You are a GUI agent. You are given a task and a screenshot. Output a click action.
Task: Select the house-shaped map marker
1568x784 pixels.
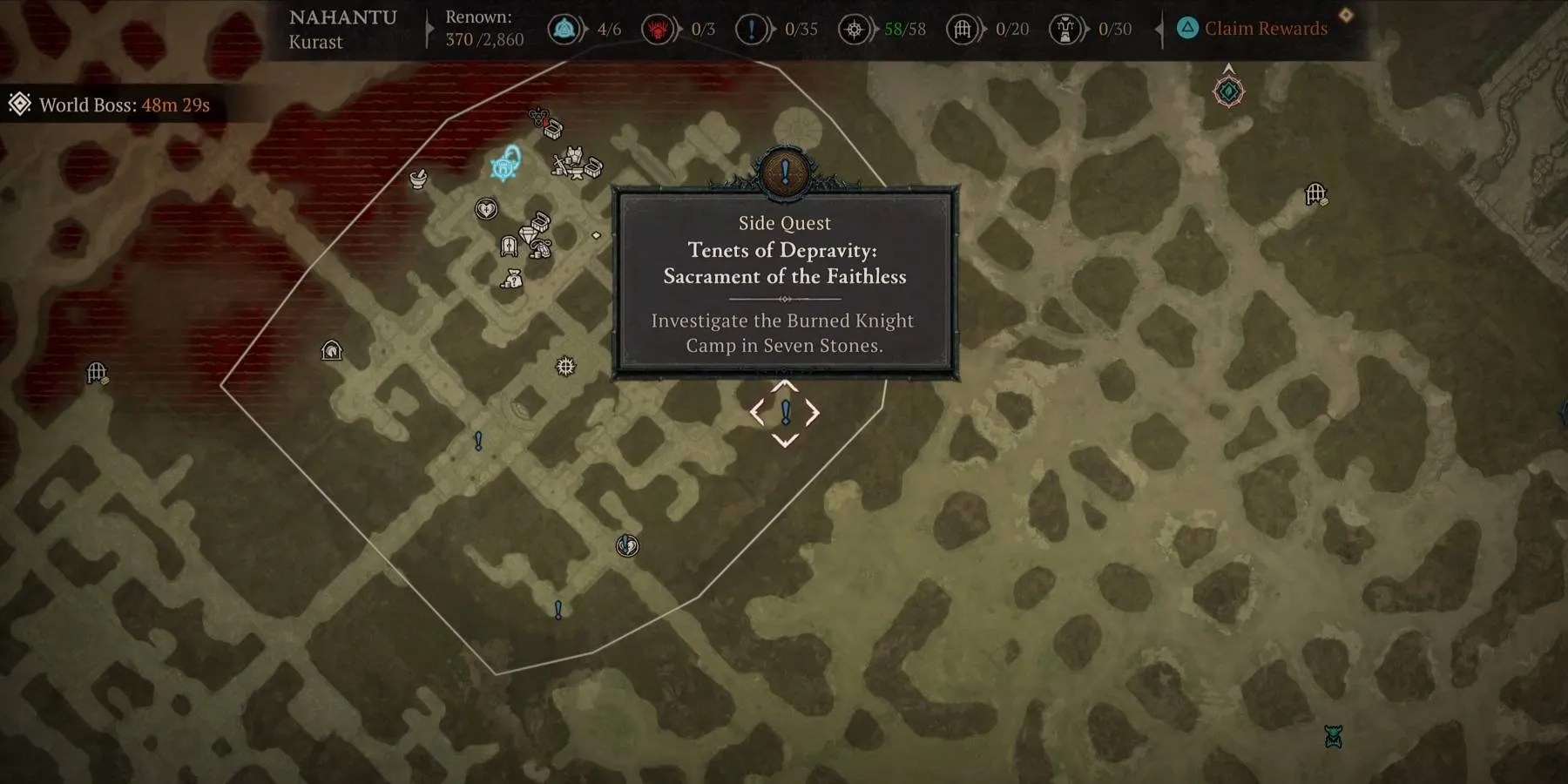tap(332, 350)
